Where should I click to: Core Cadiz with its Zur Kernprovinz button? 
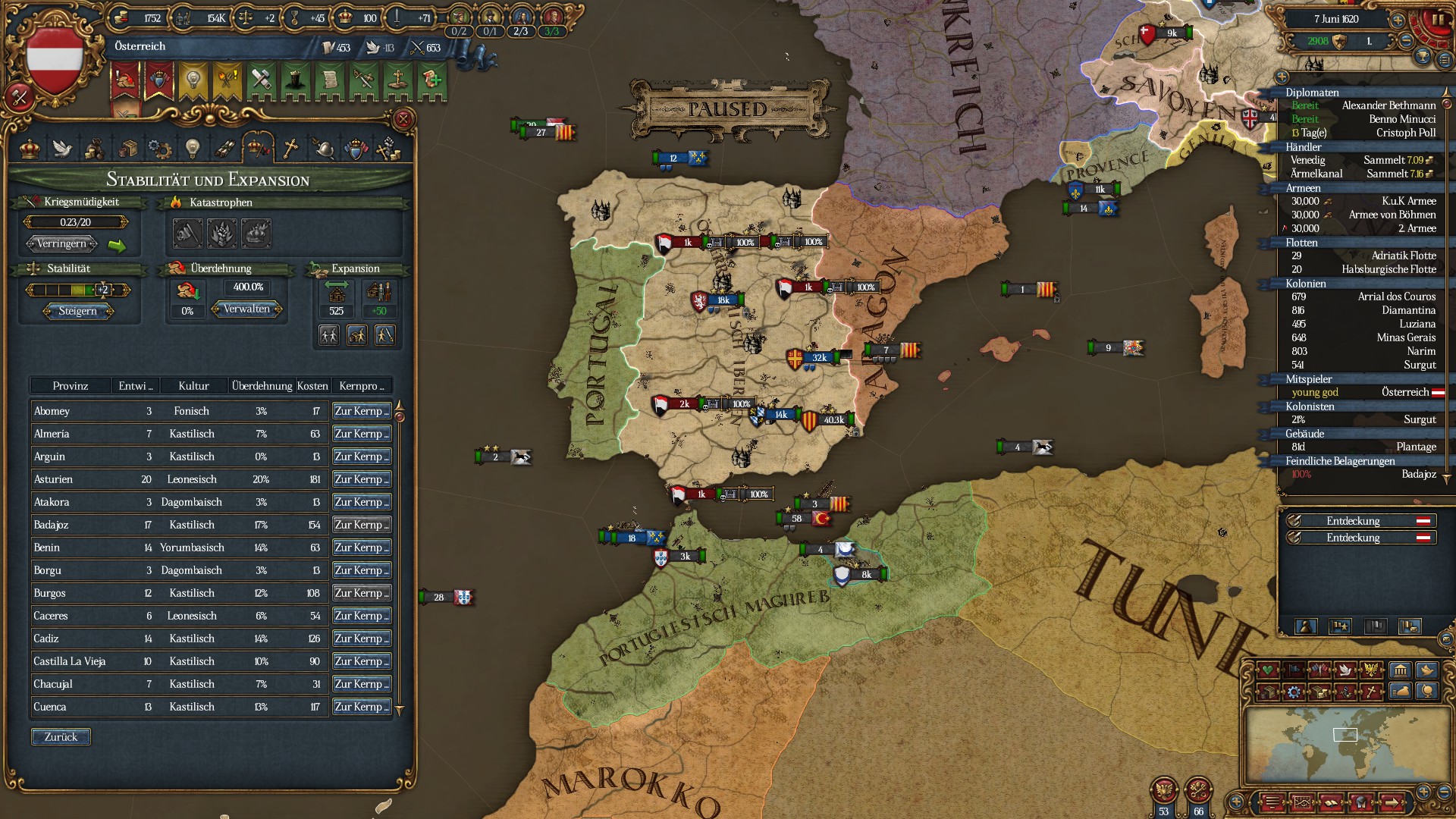361,639
